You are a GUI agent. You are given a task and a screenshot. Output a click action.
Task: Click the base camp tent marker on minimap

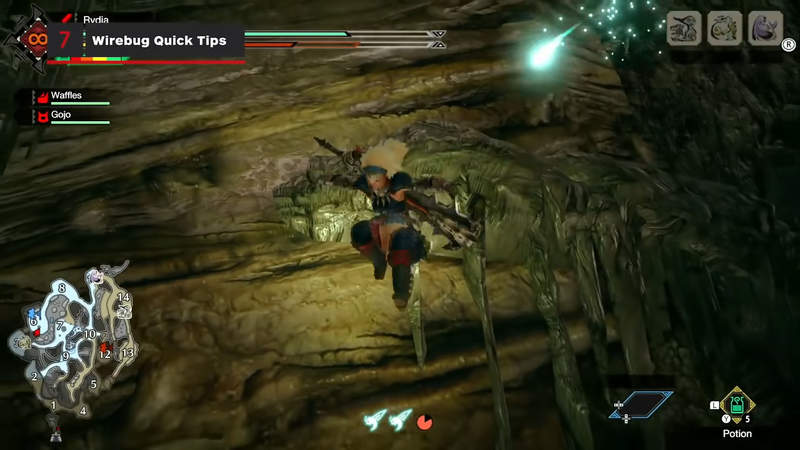pos(55,433)
